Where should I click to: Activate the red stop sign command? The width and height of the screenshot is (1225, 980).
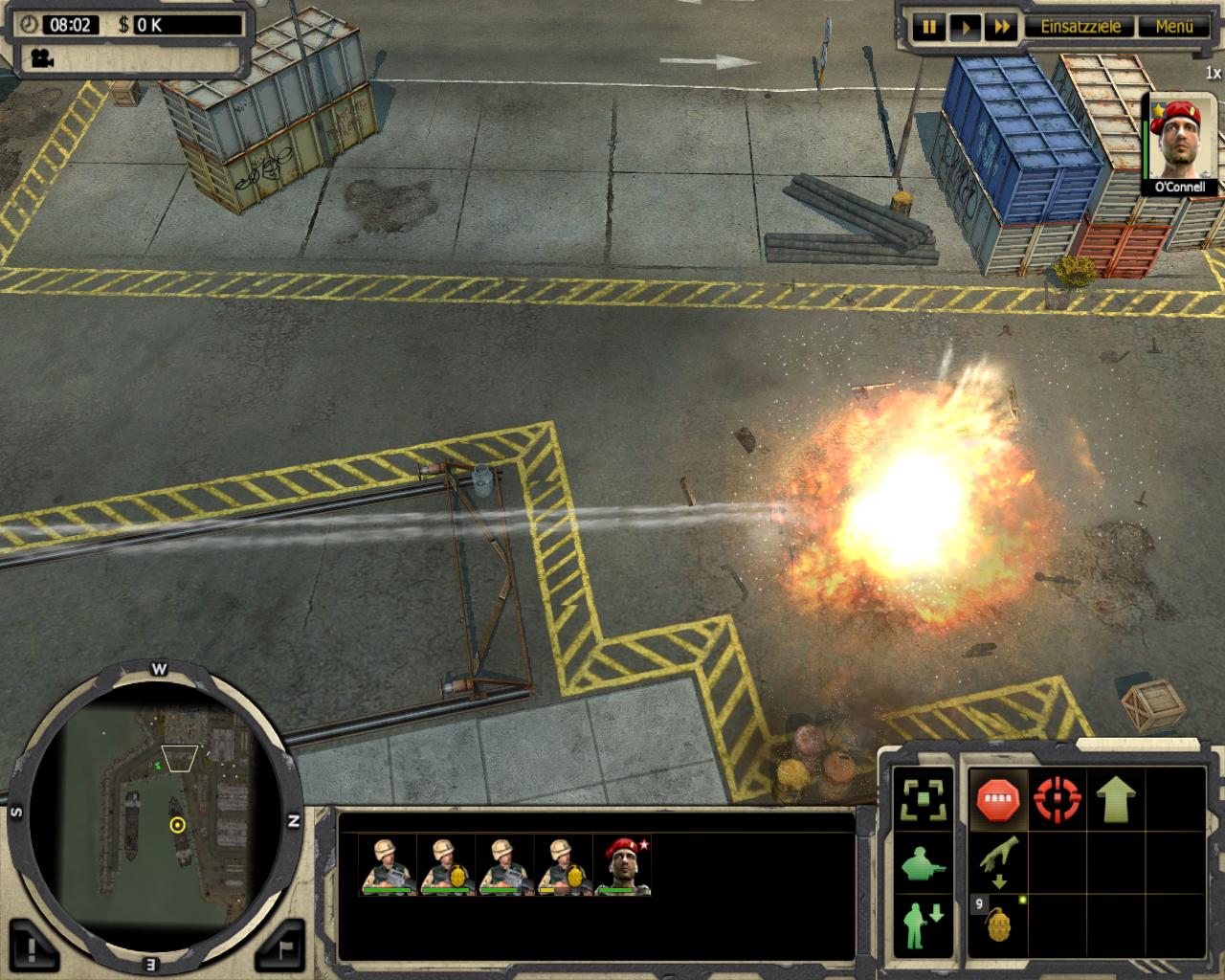click(x=998, y=798)
